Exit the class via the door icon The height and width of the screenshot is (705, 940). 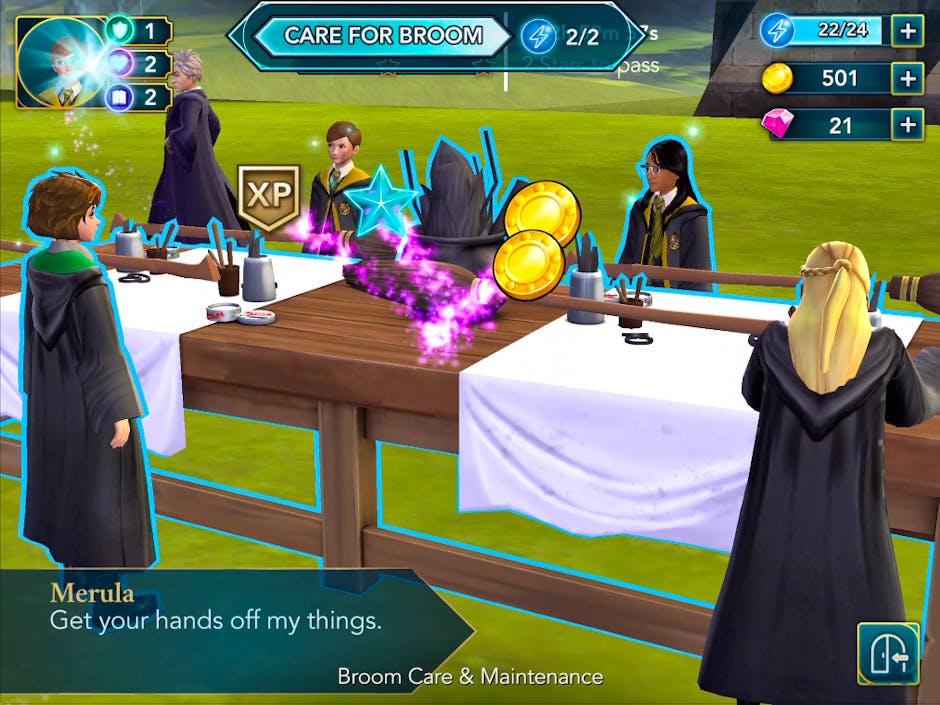coord(888,653)
